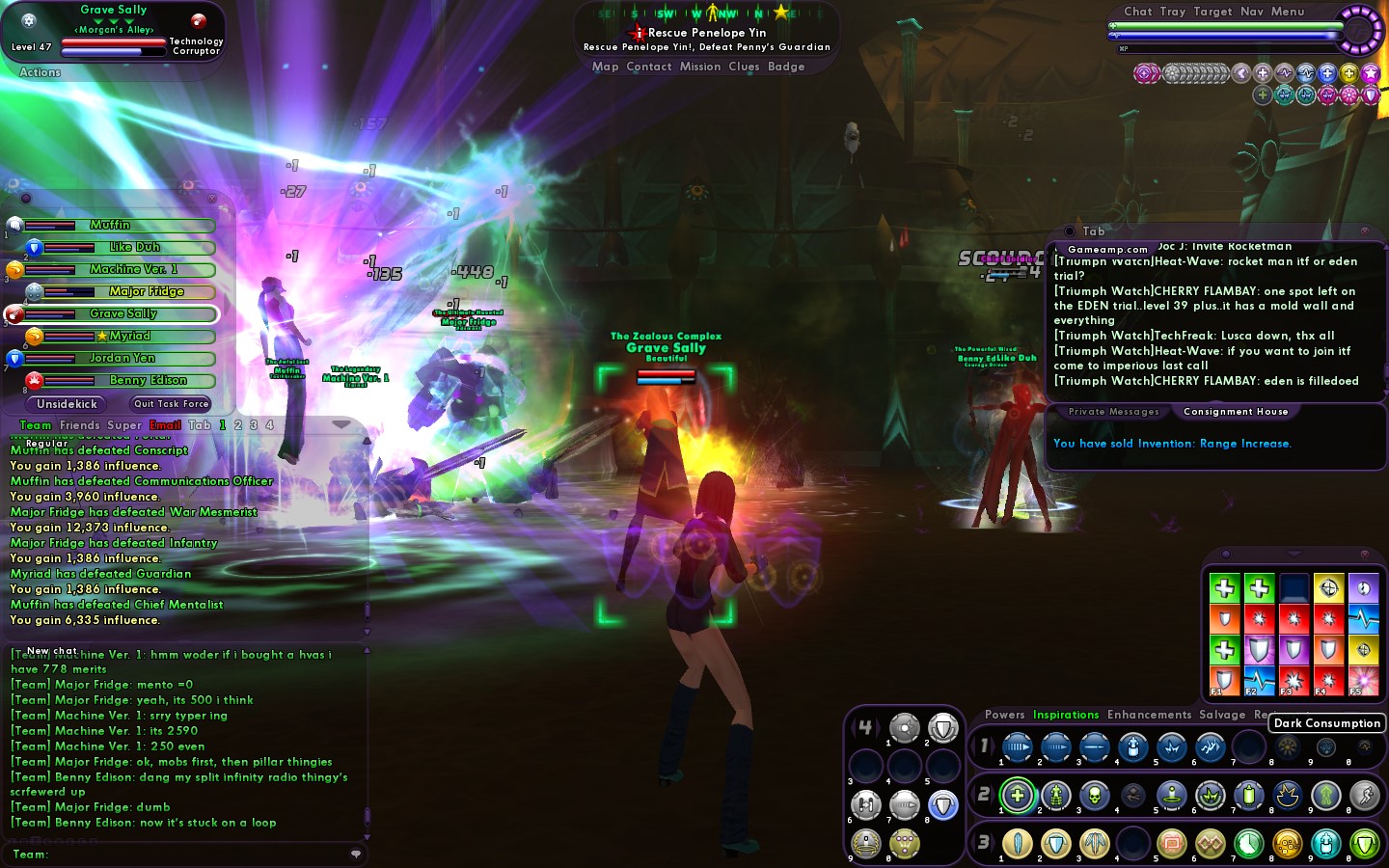Switch to the Friends tab
The height and width of the screenshot is (868, 1389).
(x=79, y=425)
